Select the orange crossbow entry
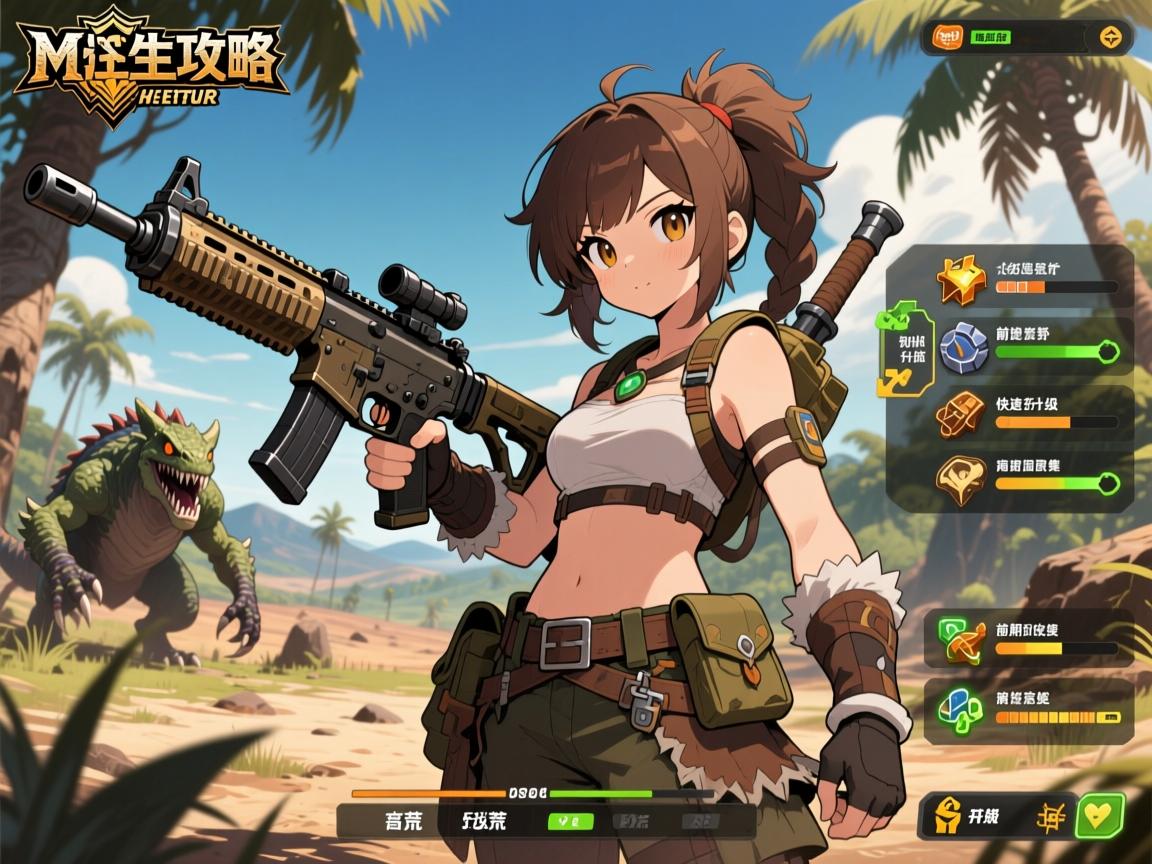1152x864 pixels. (958, 639)
